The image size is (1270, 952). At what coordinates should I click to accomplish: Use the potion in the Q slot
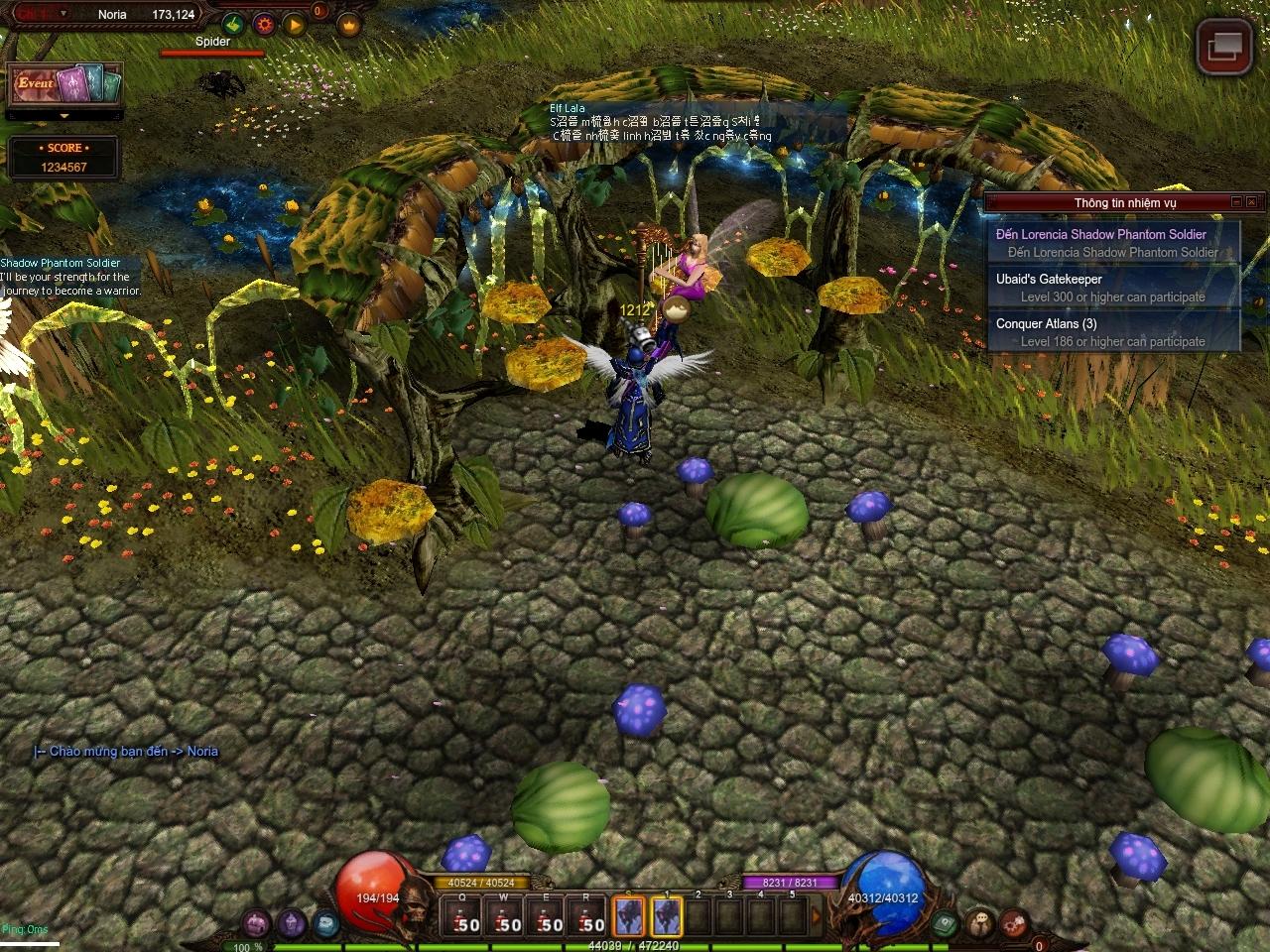pyautogui.click(x=462, y=916)
